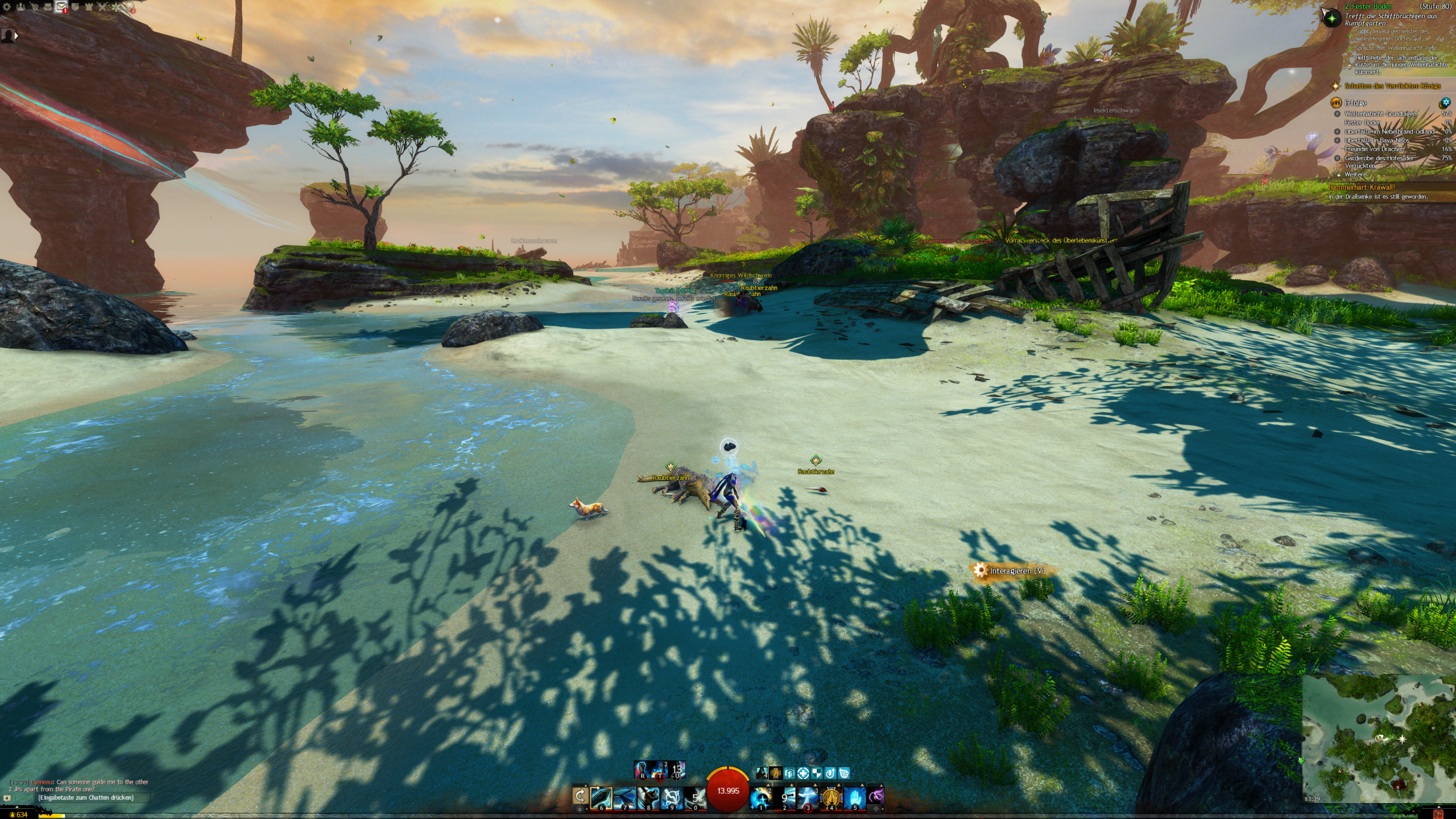Activate weapon skill in slot 6
The height and width of the screenshot is (819, 1456).
[x=601, y=797]
